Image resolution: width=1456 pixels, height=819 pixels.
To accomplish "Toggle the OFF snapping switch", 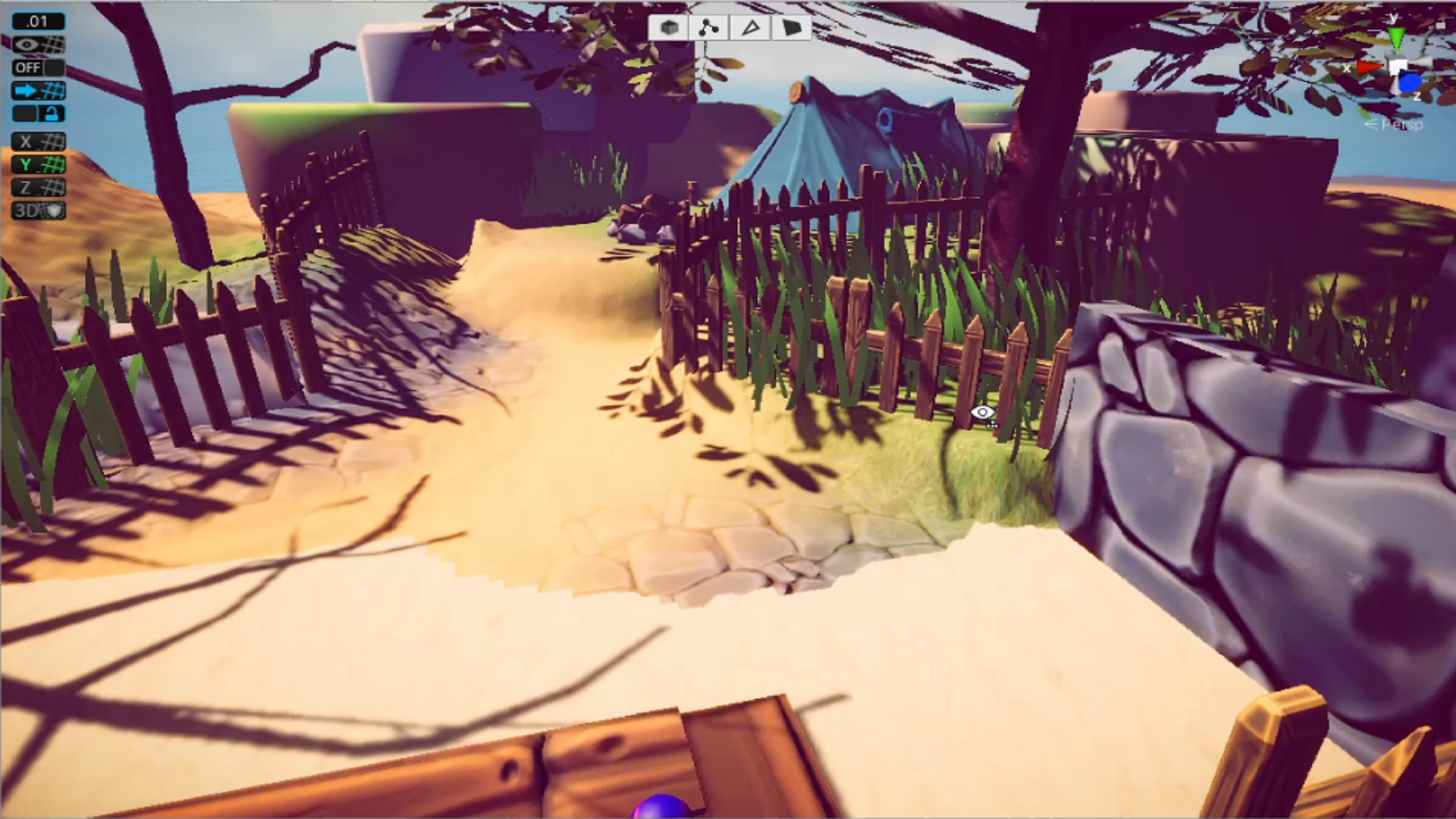I will coord(38,68).
